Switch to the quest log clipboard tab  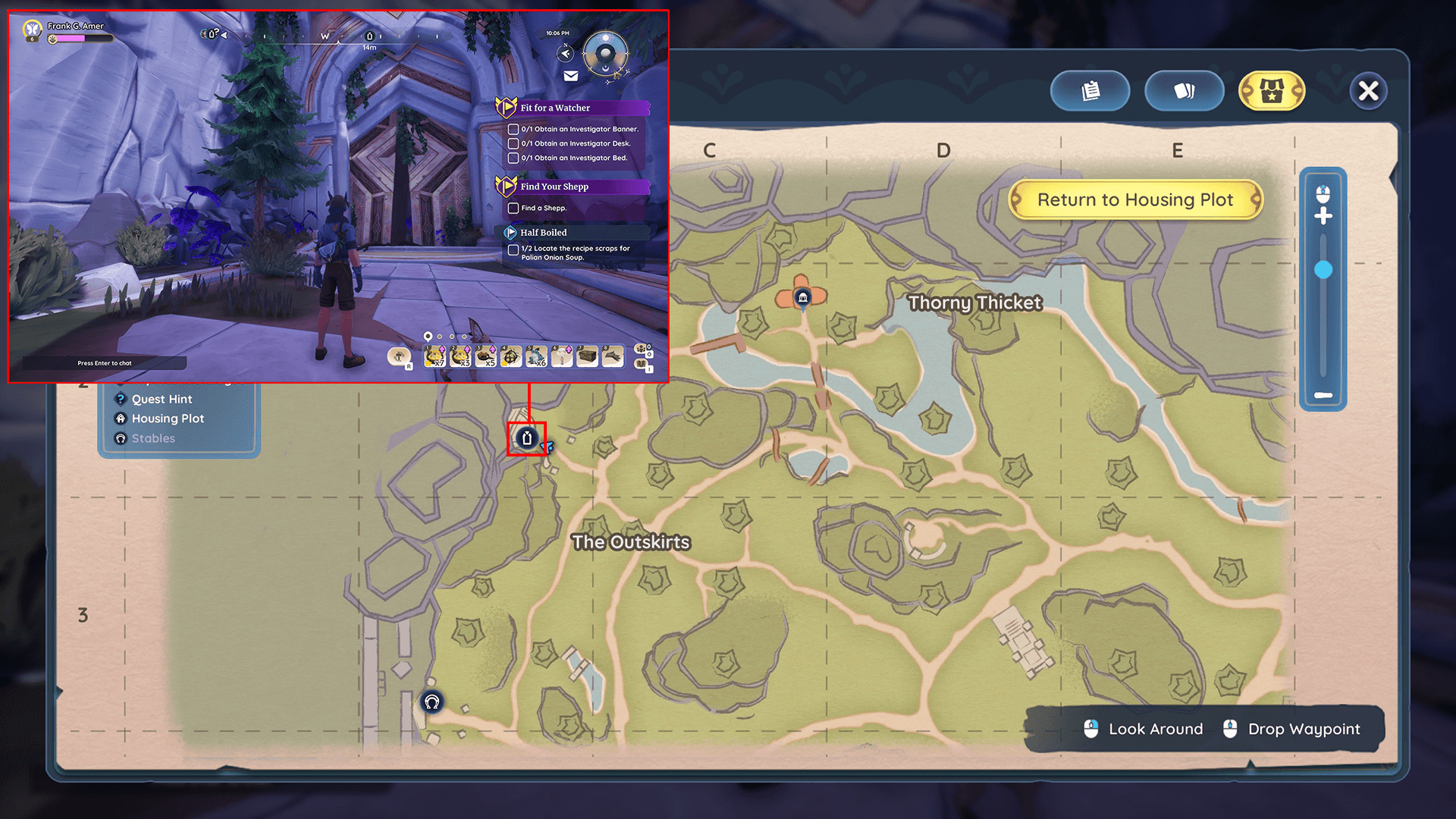pyautogui.click(x=1090, y=90)
